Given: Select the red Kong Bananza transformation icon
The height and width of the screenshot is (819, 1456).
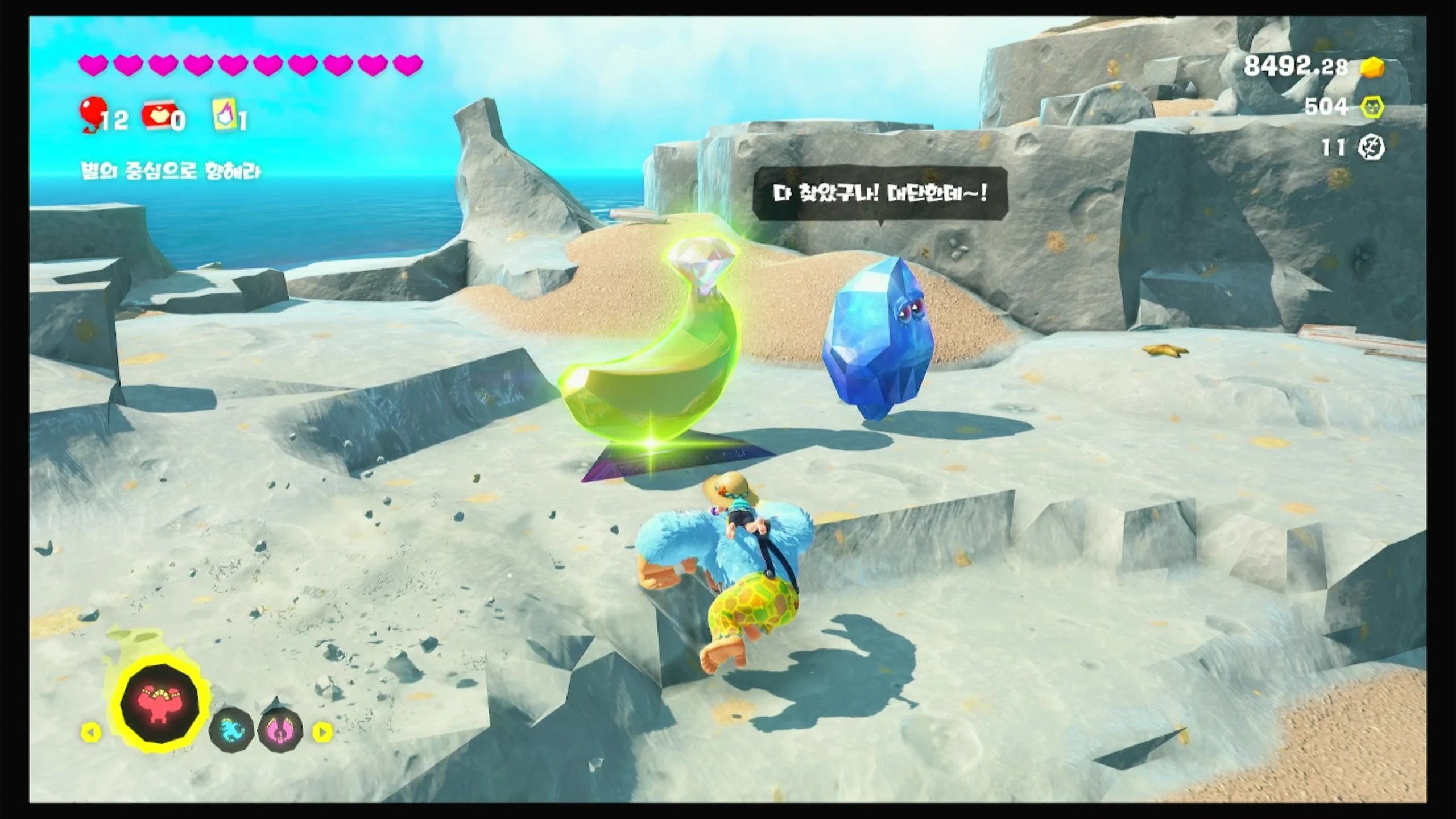Looking at the screenshot, I should point(160,704).
